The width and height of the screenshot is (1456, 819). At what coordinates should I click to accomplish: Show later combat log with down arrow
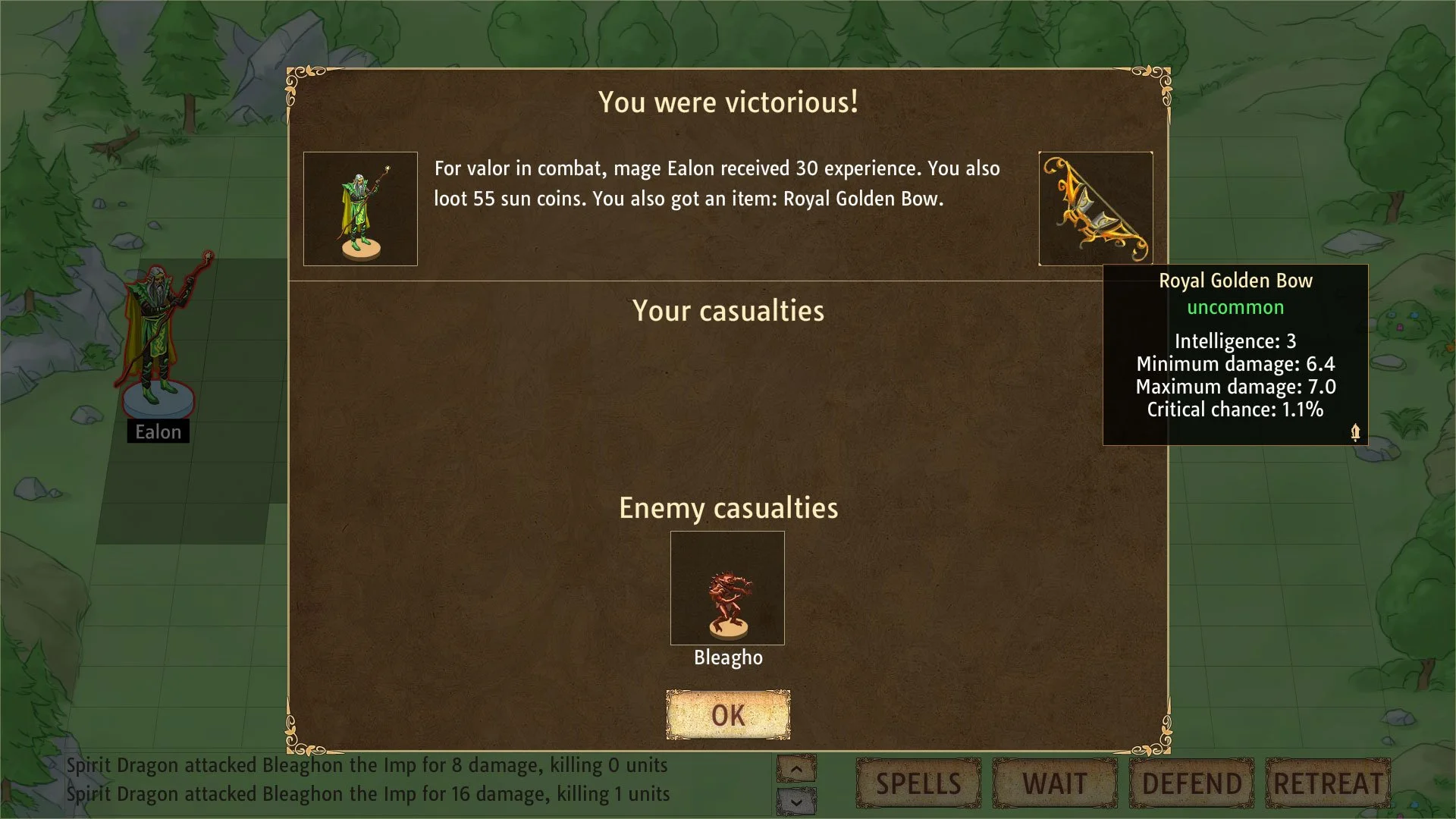click(x=796, y=801)
